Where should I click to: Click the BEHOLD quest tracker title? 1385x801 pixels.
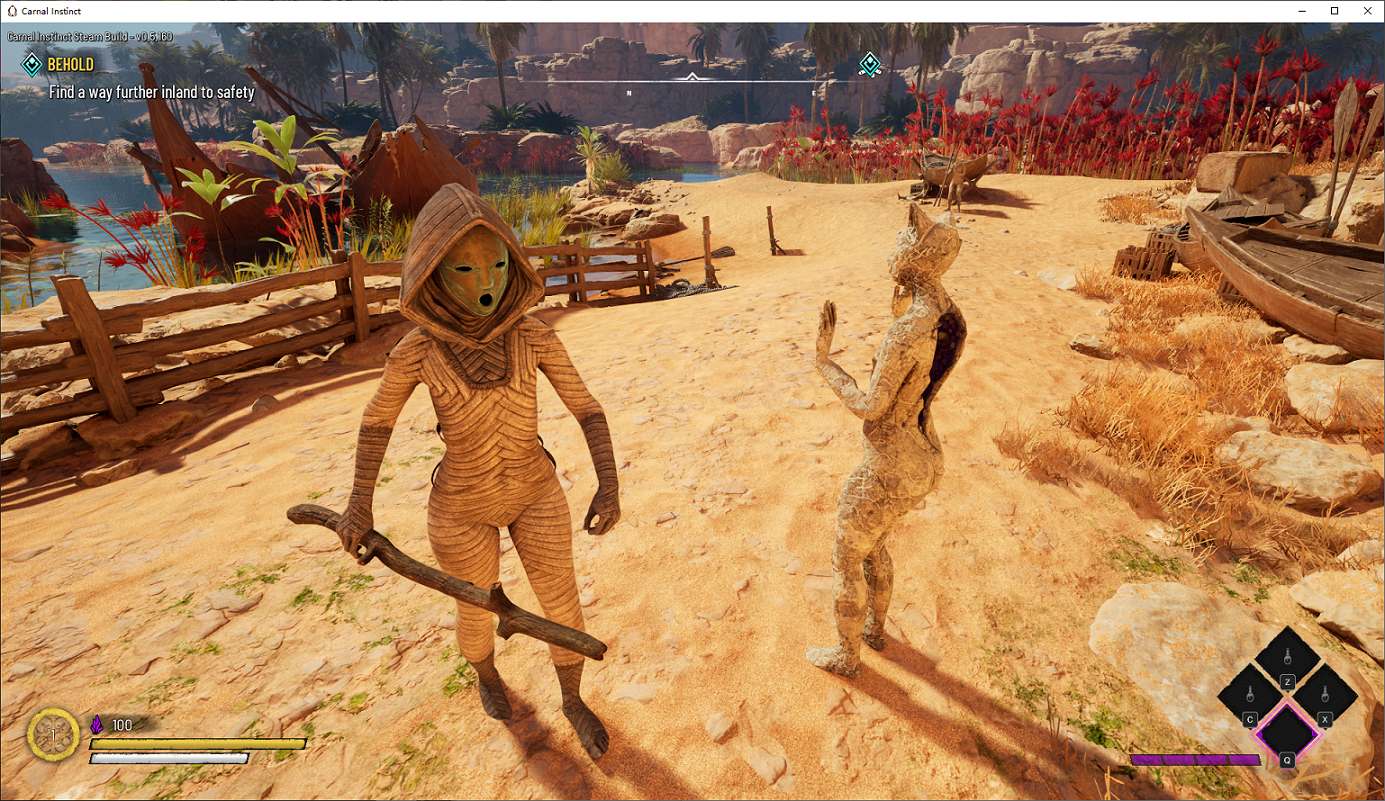coord(70,65)
